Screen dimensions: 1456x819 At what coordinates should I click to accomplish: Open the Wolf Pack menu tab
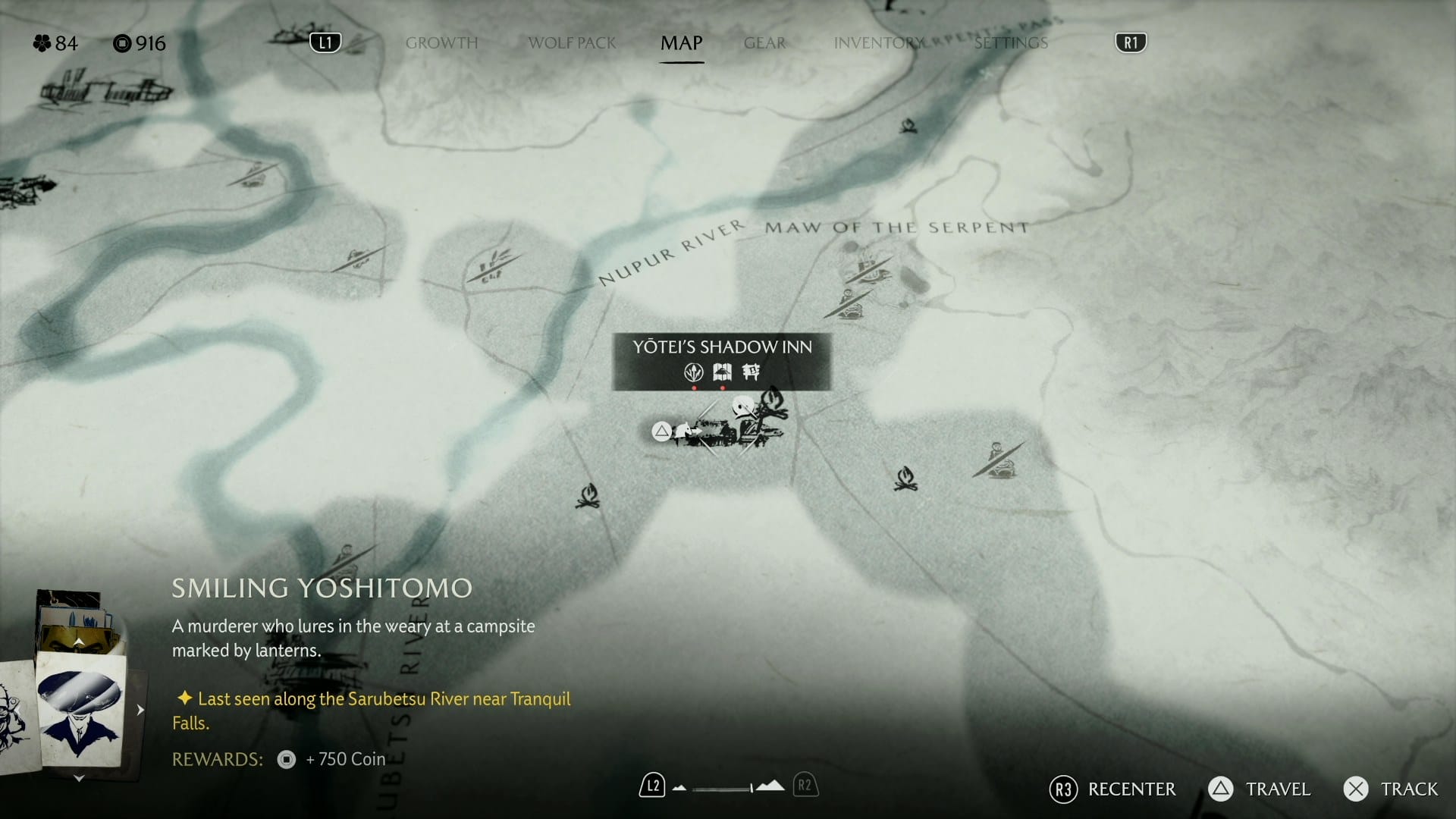point(572,43)
